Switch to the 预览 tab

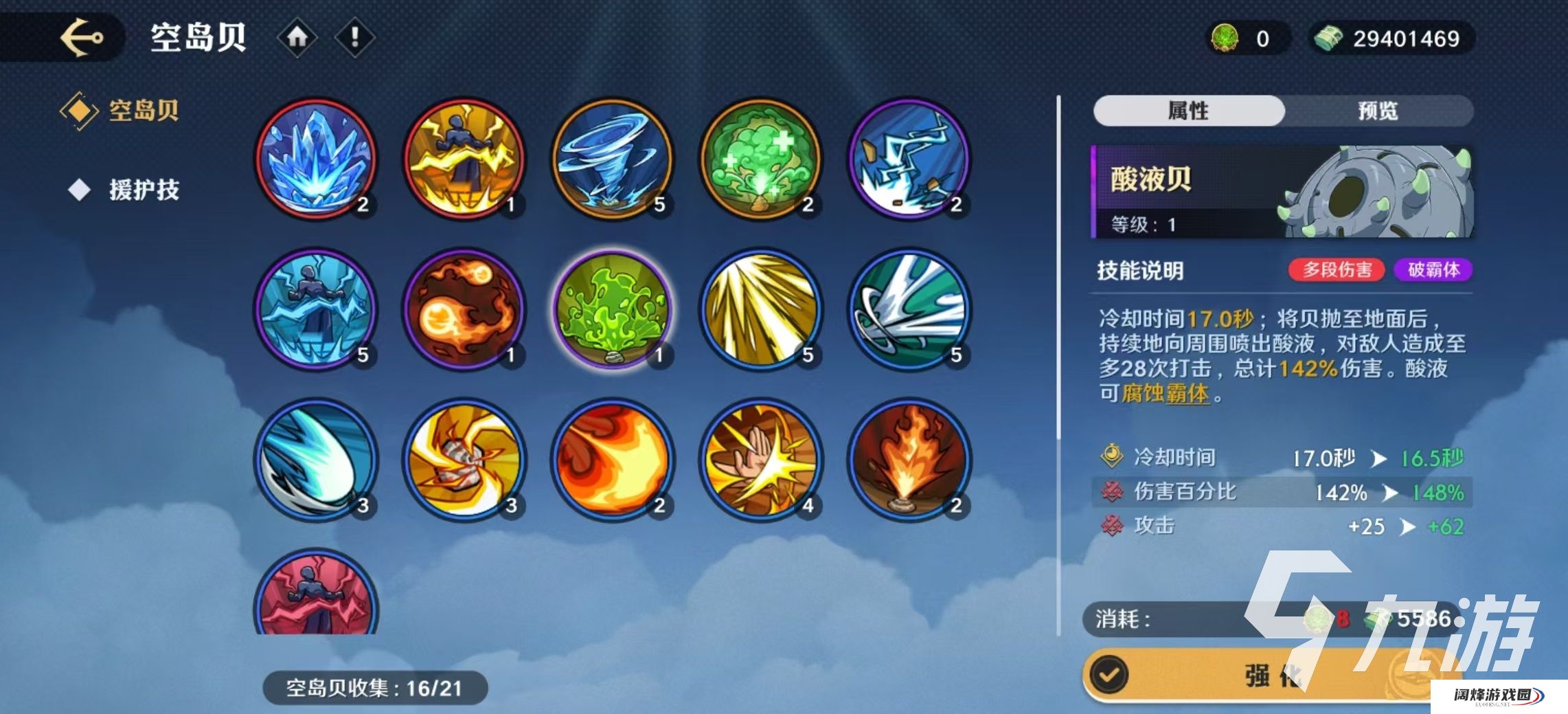(1378, 111)
